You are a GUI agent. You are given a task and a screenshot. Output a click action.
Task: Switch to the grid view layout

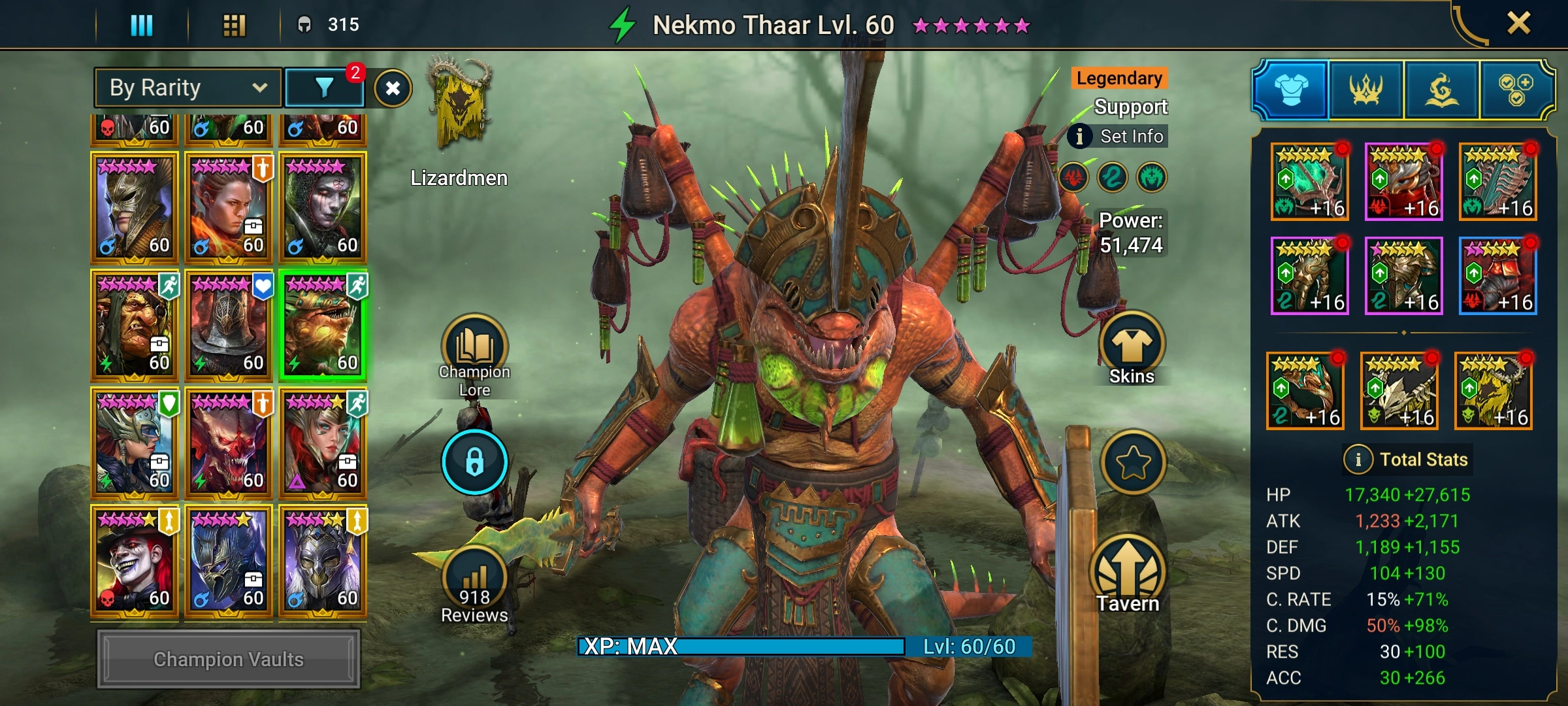click(x=234, y=25)
